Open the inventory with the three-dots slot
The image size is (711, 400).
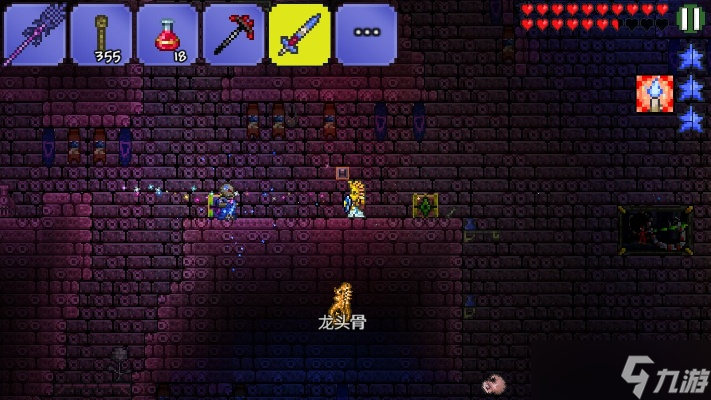tap(366, 34)
